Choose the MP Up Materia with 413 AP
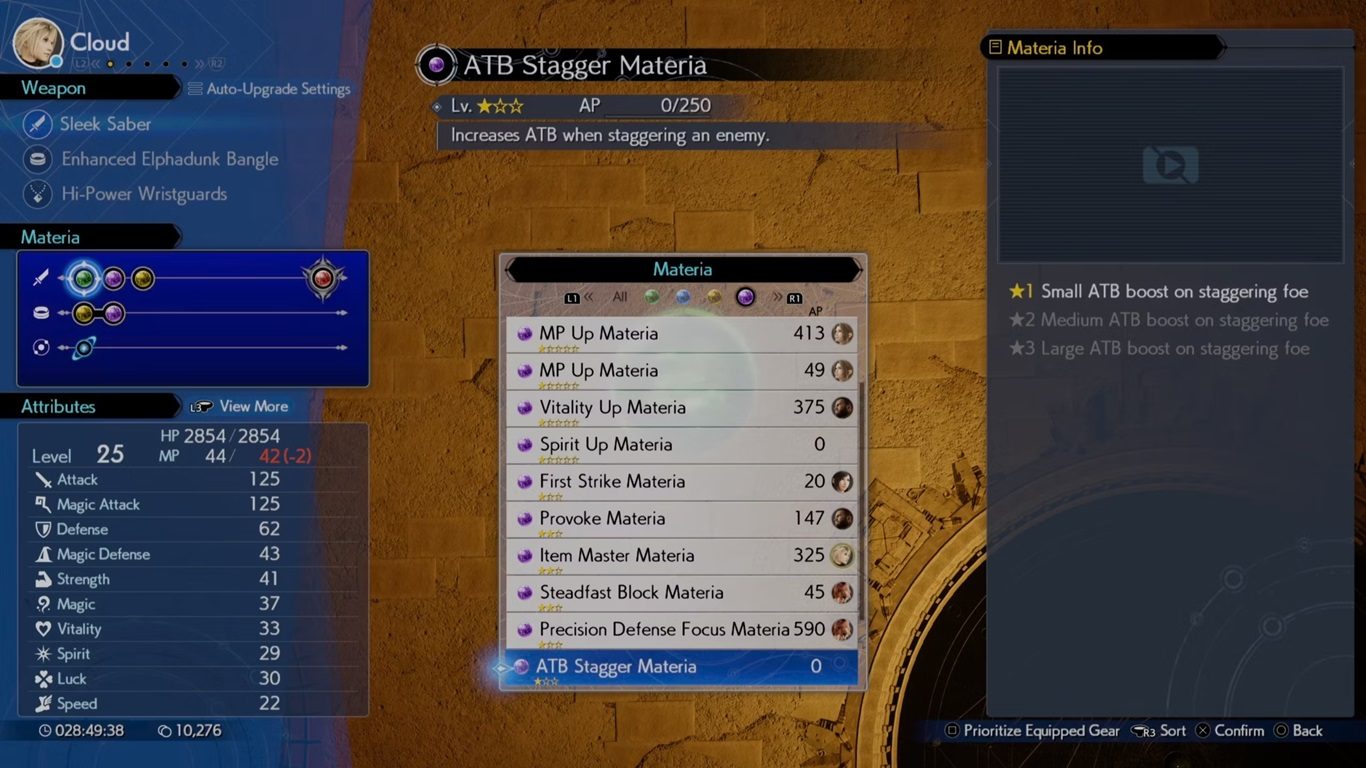Image resolution: width=1366 pixels, height=768 pixels. [682, 334]
